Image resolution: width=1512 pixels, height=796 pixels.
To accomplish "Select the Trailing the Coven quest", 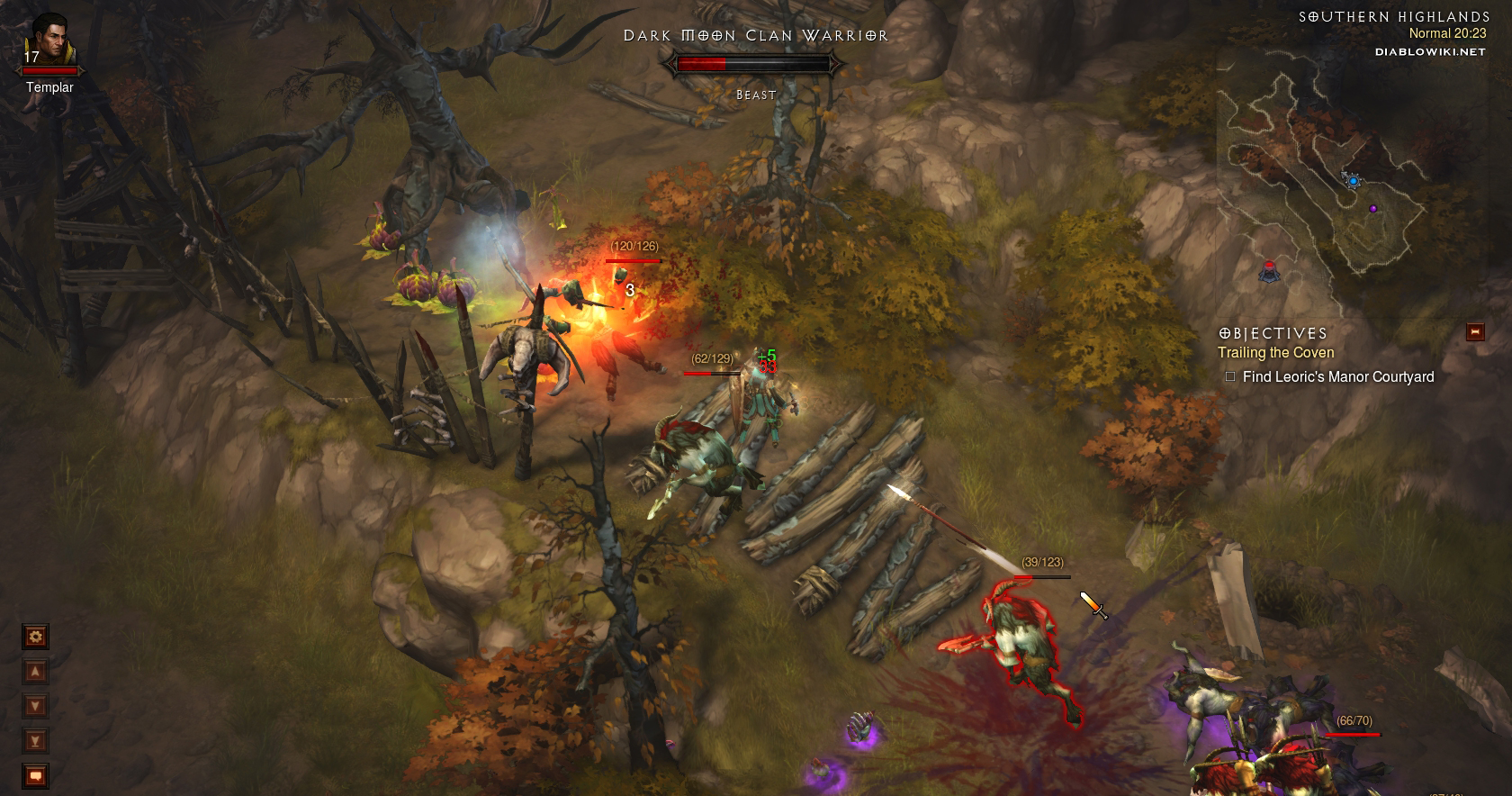I will 1275,353.
